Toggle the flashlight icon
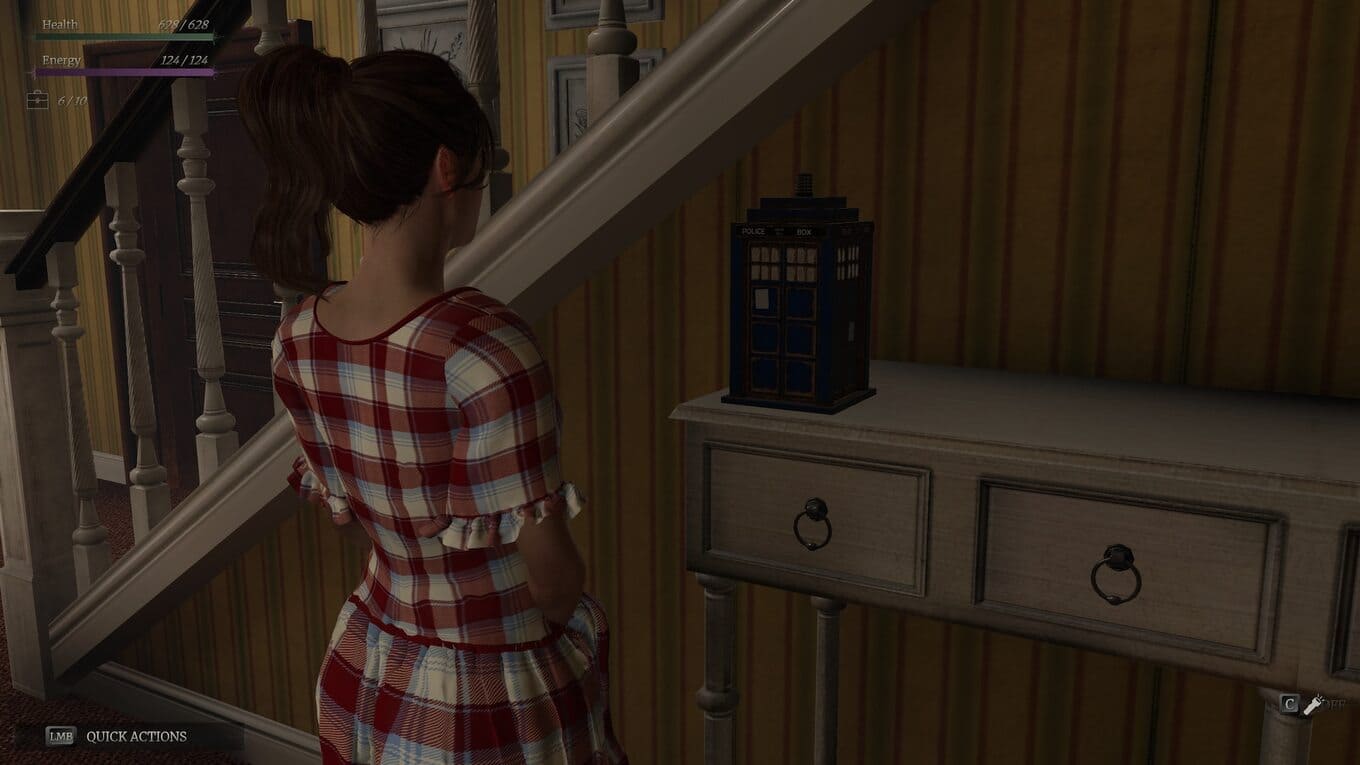The width and height of the screenshot is (1360, 765). tap(1312, 704)
